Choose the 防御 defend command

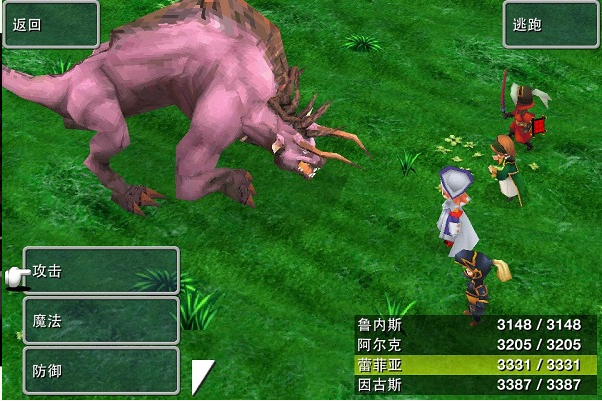(101, 370)
